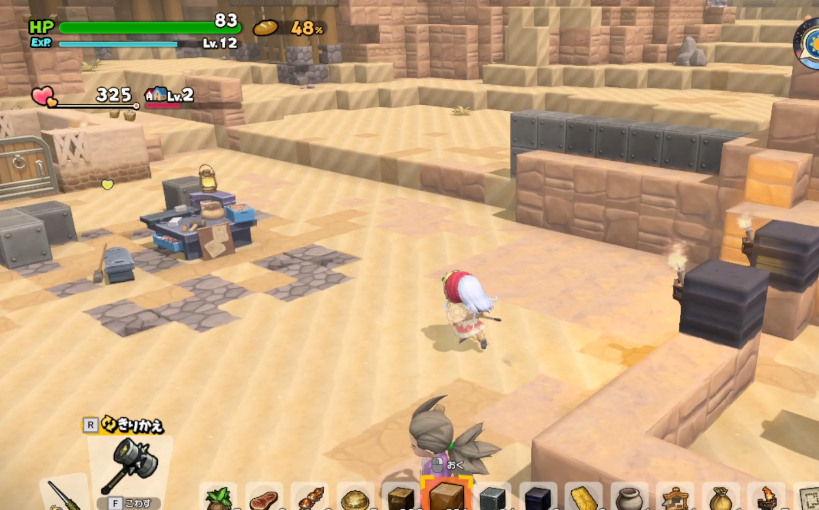
Task: Select the highlighted brown earth block
Action: 446,496
